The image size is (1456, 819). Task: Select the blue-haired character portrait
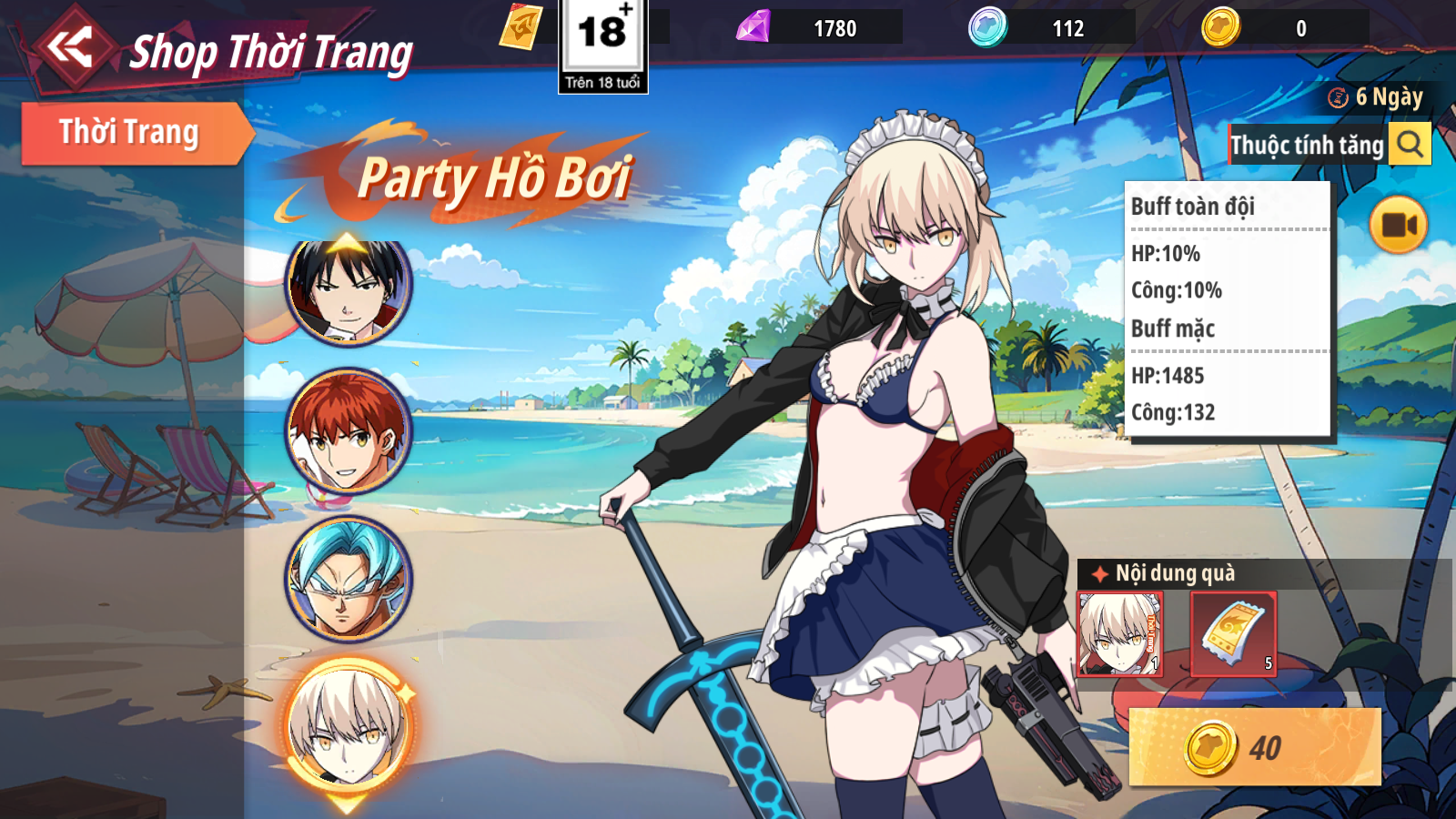(x=349, y=579)
